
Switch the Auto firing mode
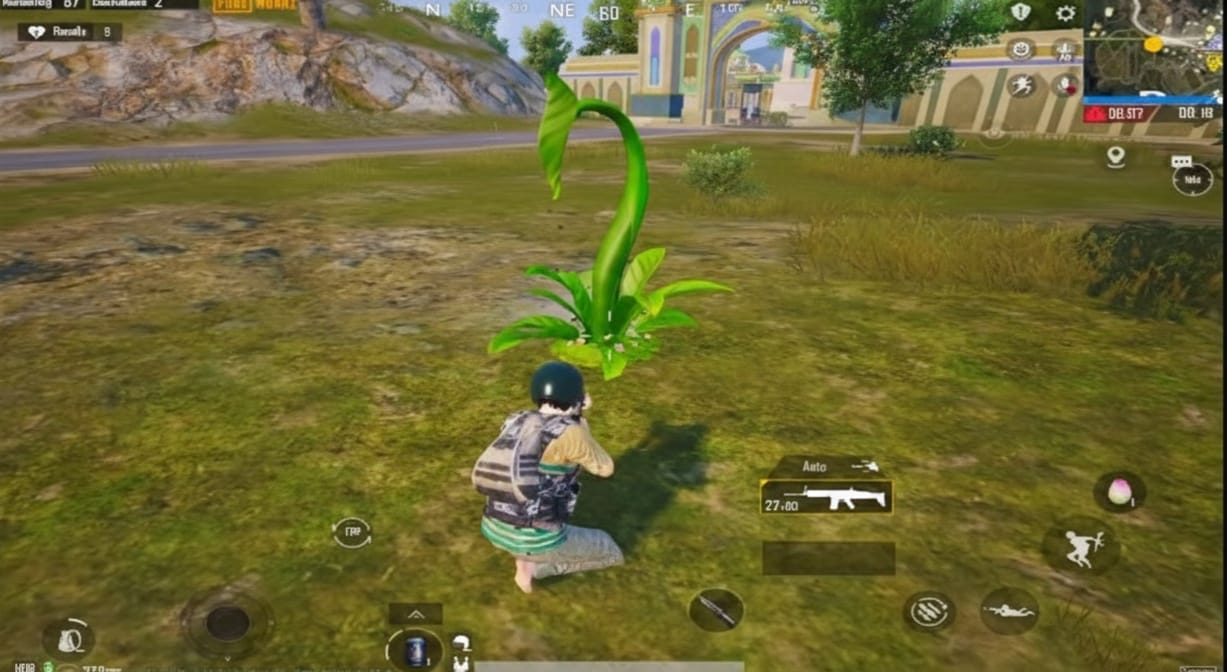(827, 466)
